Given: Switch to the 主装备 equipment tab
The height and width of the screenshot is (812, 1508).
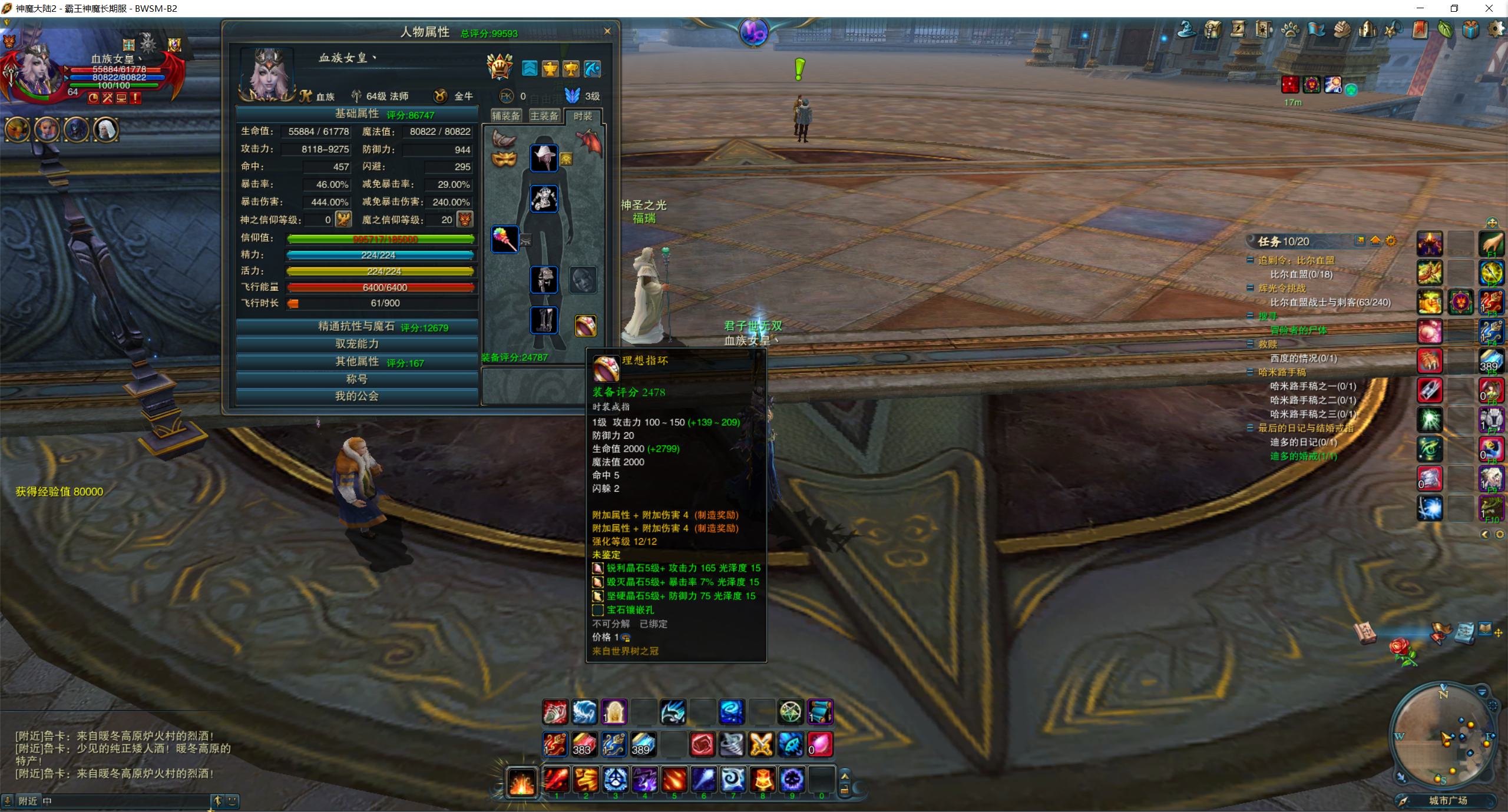Looking at the screenshot, I should tap(544, 116).
